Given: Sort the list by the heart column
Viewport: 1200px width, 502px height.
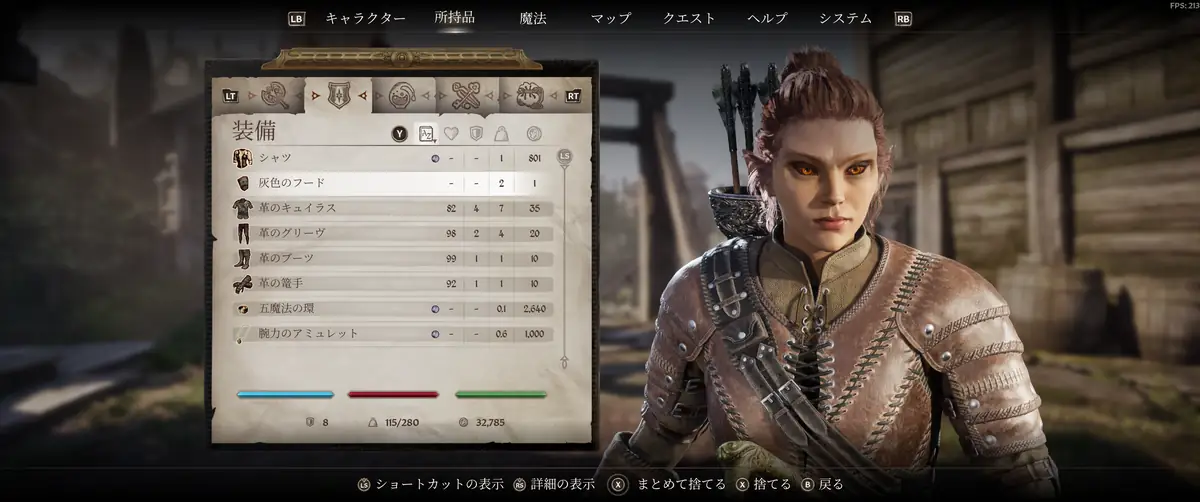Looking at the screenshot, I should click(451, 133).
